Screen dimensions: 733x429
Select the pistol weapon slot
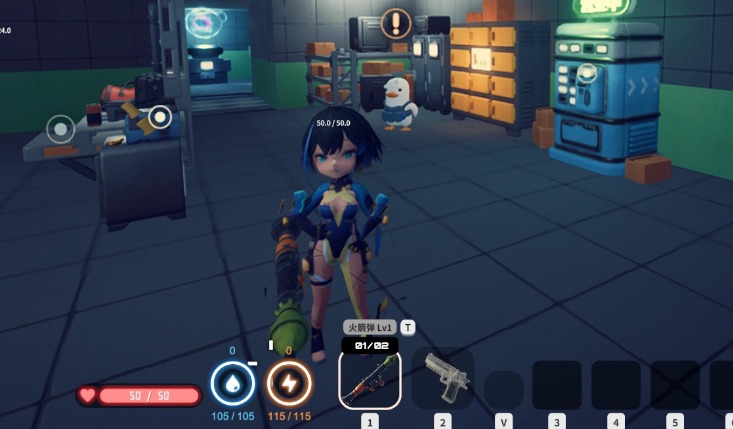pyautogui.click(x=443, y=379)
